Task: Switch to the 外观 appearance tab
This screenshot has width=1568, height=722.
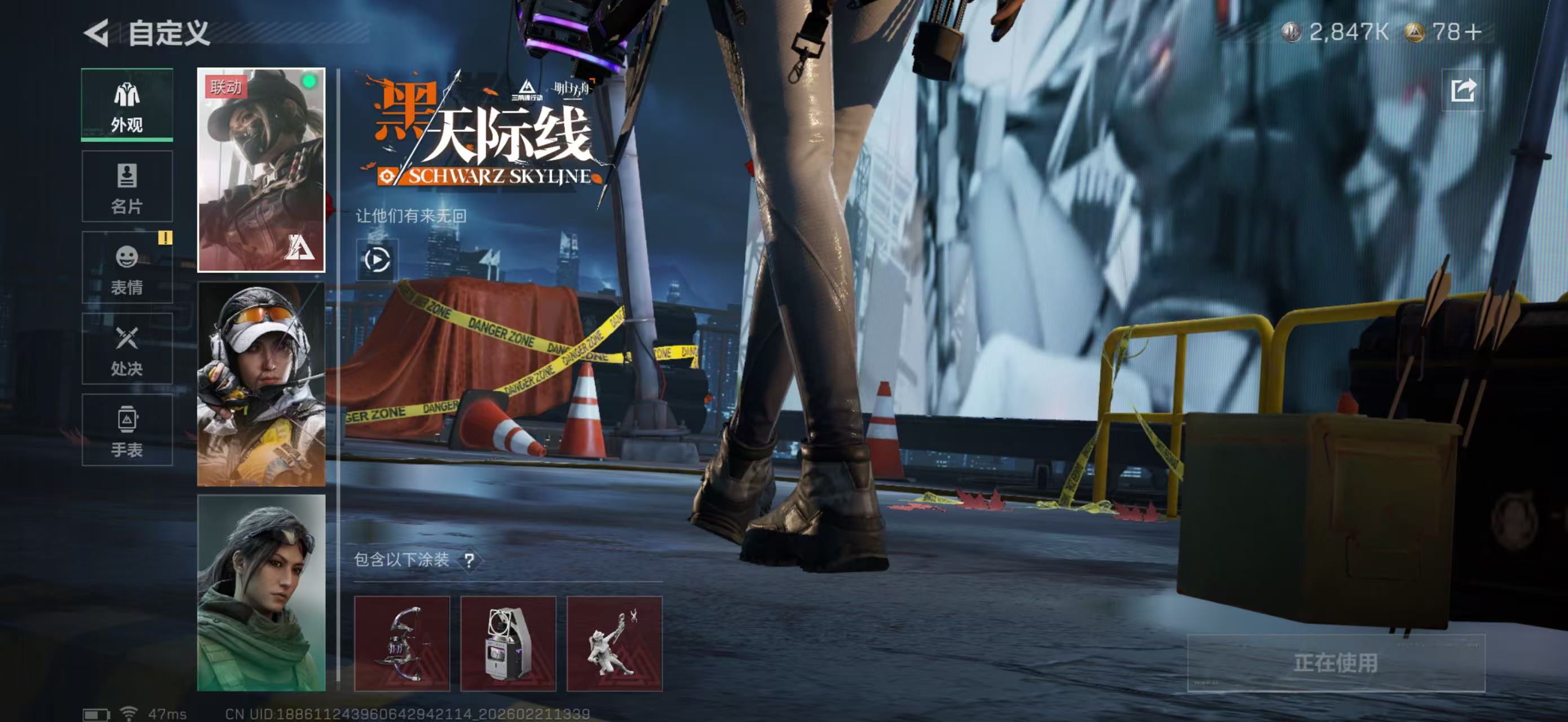Action: 127,105
